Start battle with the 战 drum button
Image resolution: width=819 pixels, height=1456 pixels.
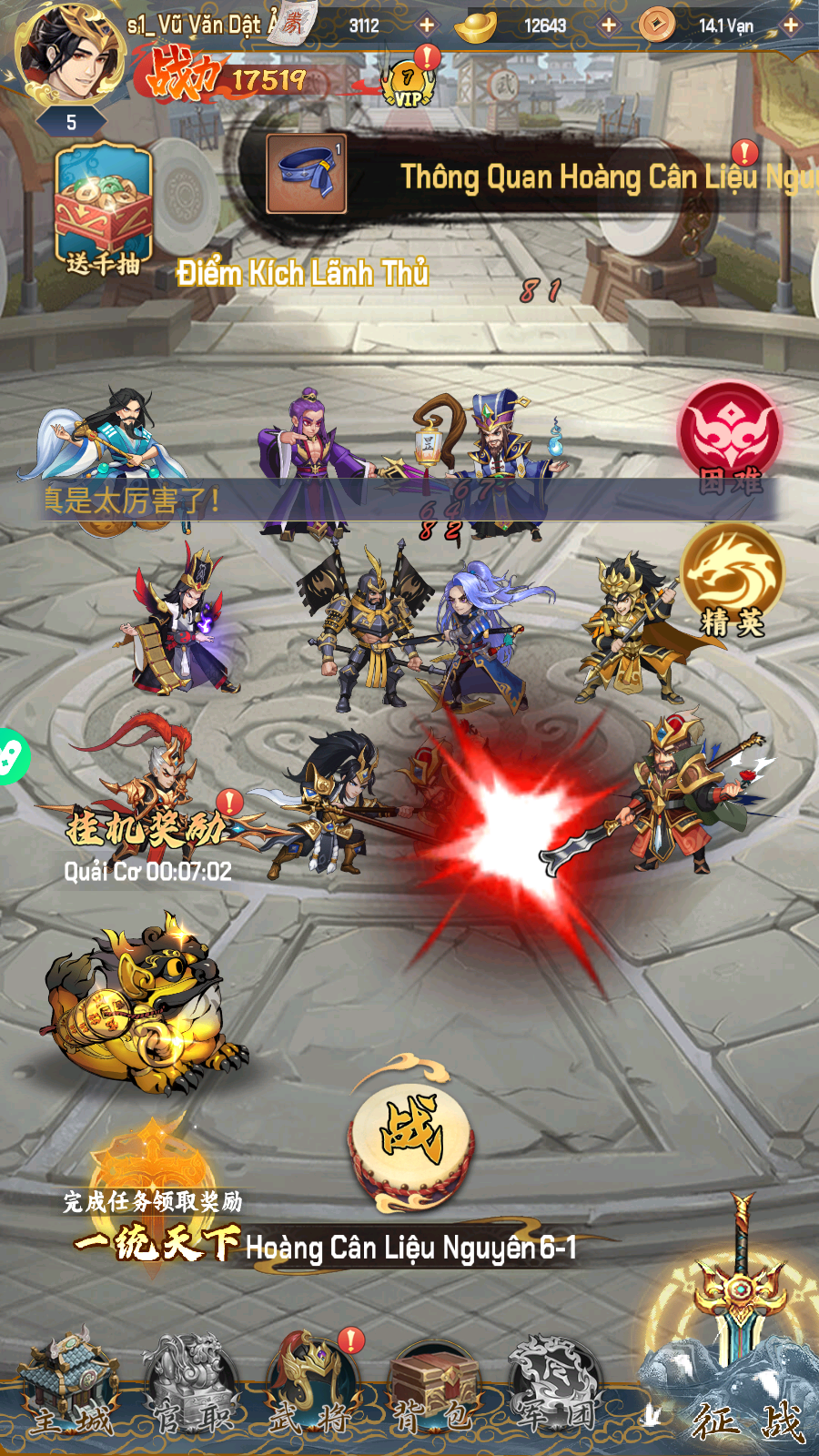[410, 1134]
